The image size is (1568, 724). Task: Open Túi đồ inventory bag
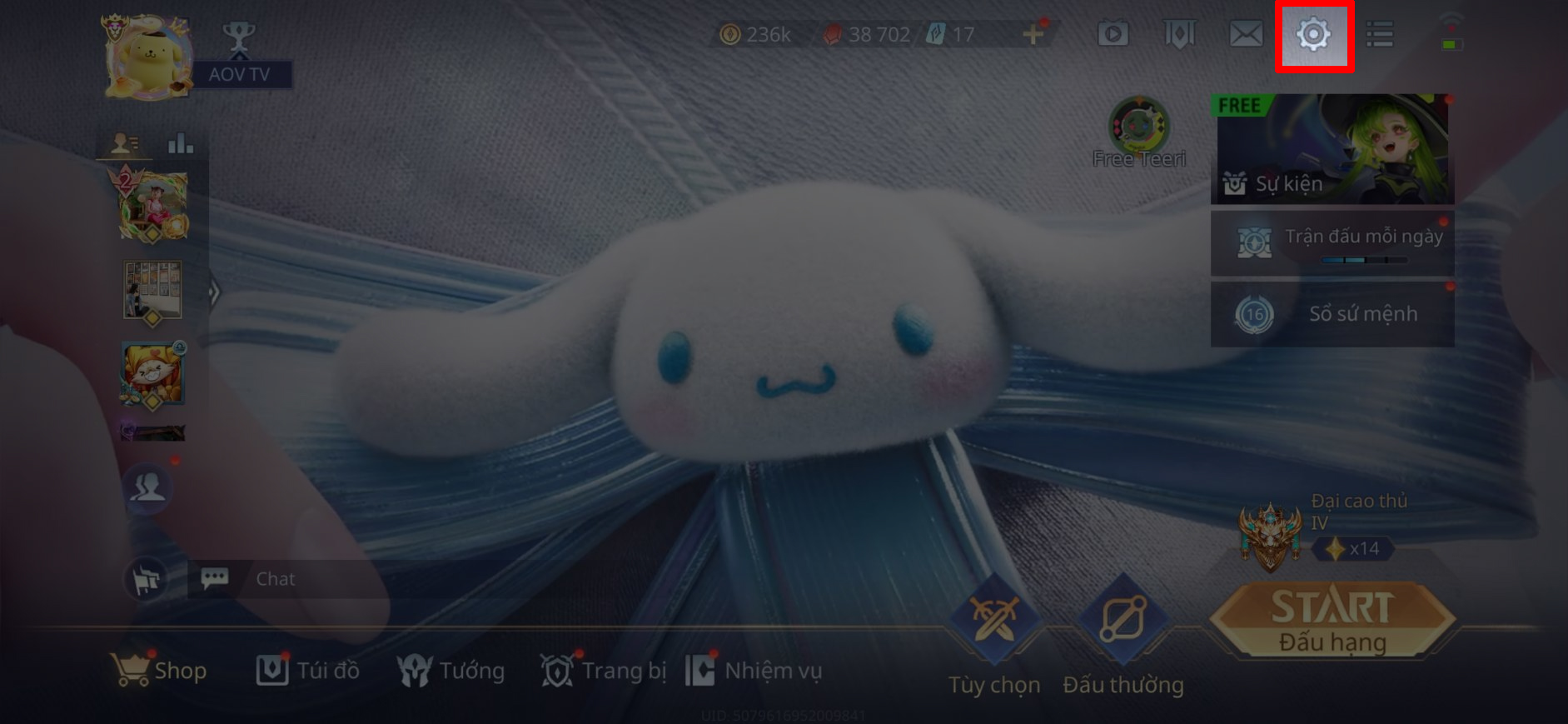[x=308, y=671]
